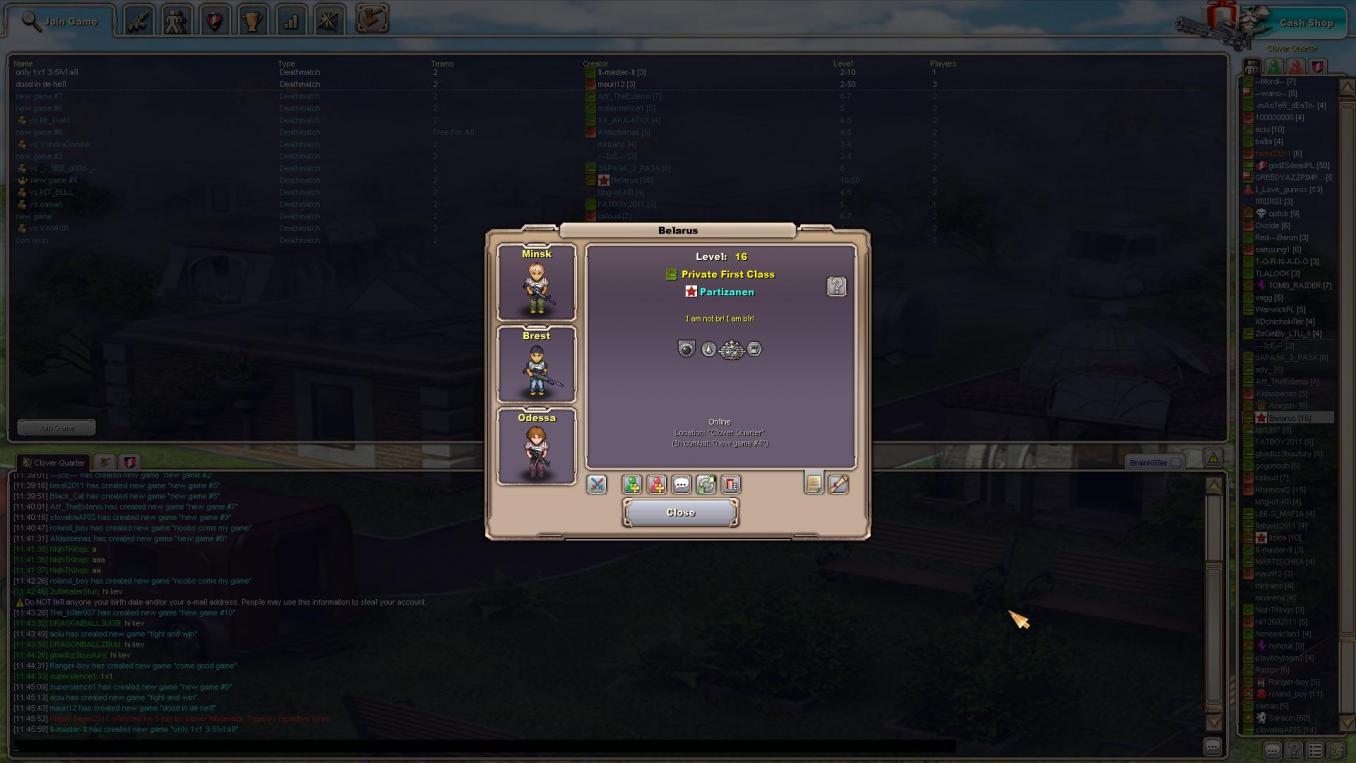1356x763 pixels.
Task: Open the bar chart rankings icon
Action: tap(291, 20)
